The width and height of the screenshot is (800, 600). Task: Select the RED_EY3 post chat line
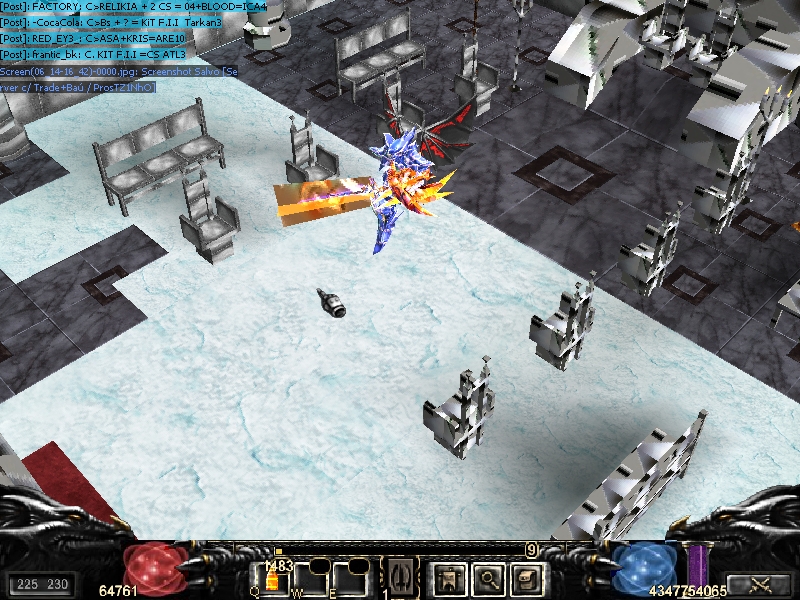pyautogui.click(x=94, y=38)
